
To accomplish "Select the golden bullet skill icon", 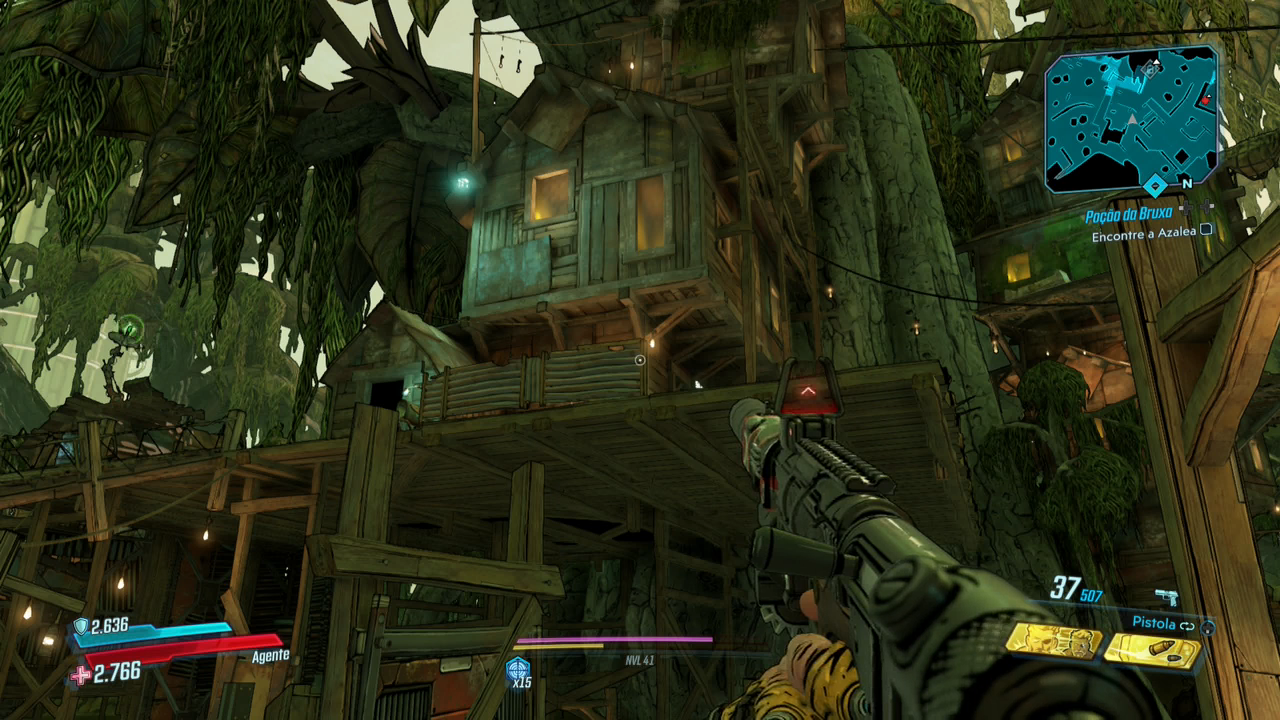I will click(x=1151, y=651).
